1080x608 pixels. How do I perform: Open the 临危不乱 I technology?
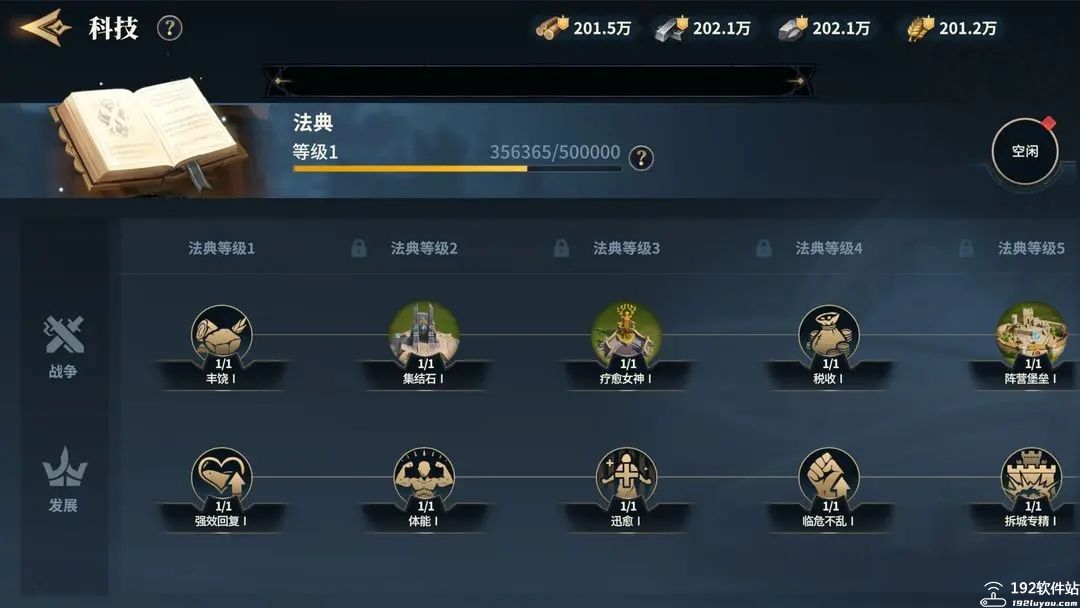(x=828, y=478)
